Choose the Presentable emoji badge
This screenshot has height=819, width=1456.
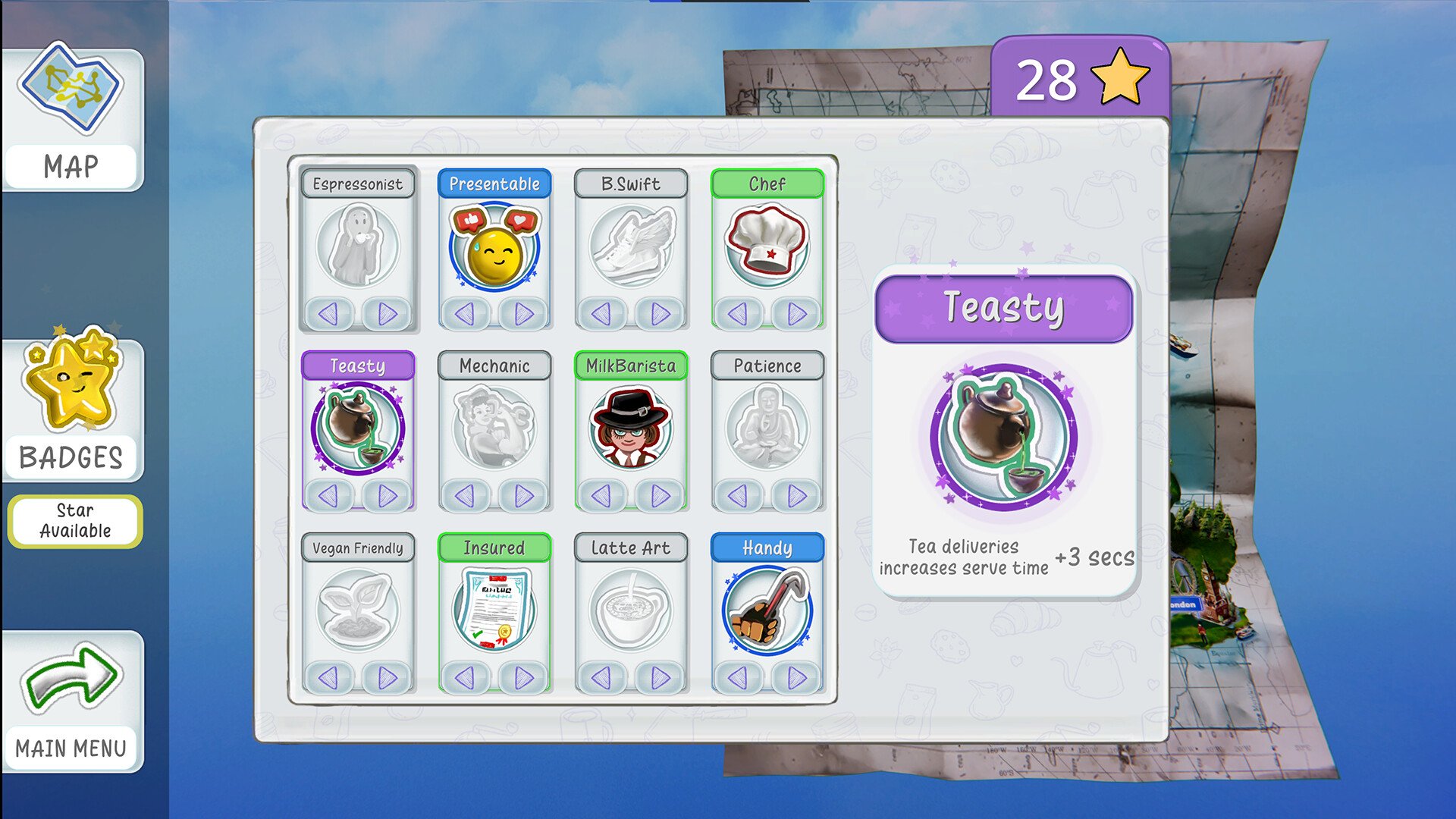(x=494, y=245)
